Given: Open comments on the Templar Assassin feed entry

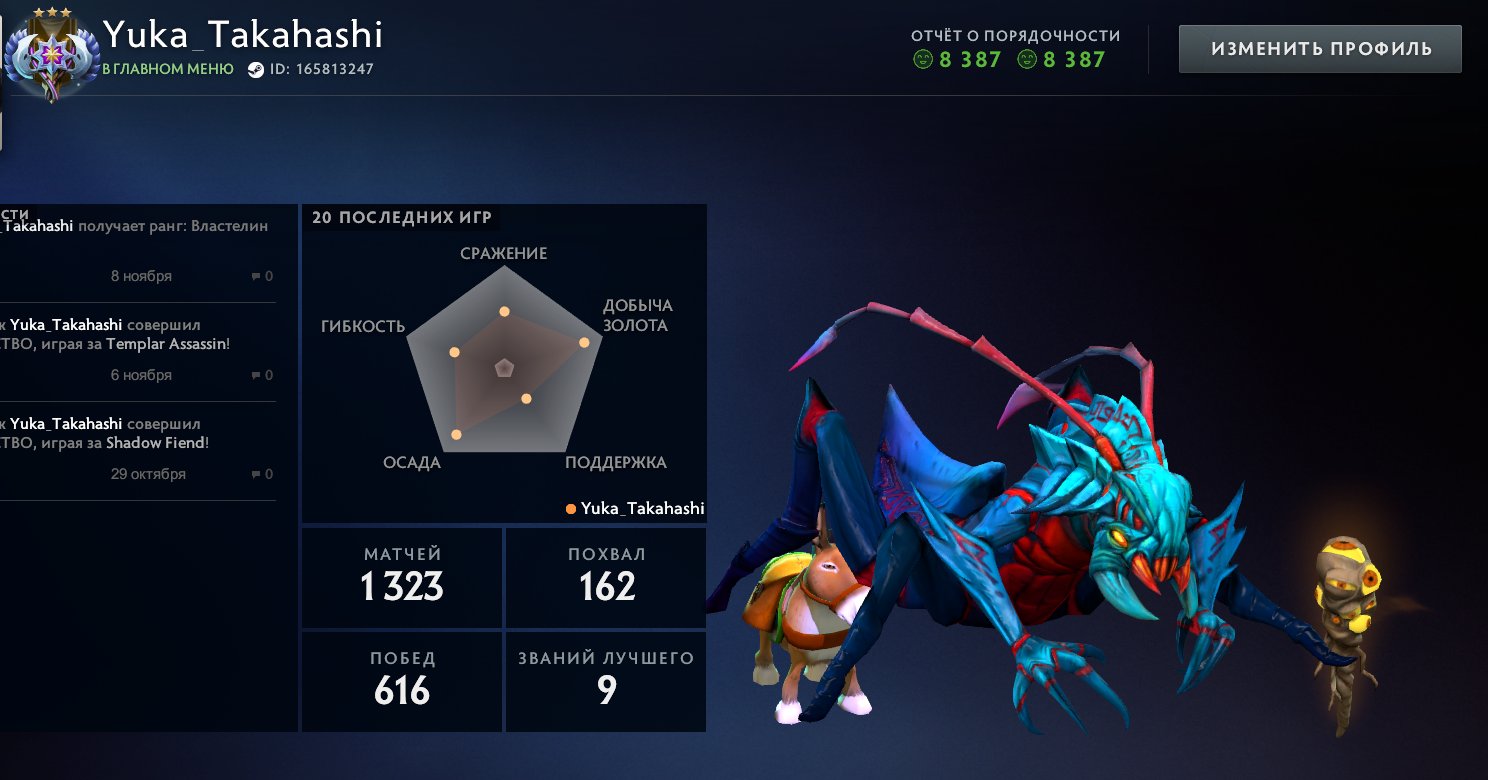Looking at the screenshot, I should pos(262,375).
